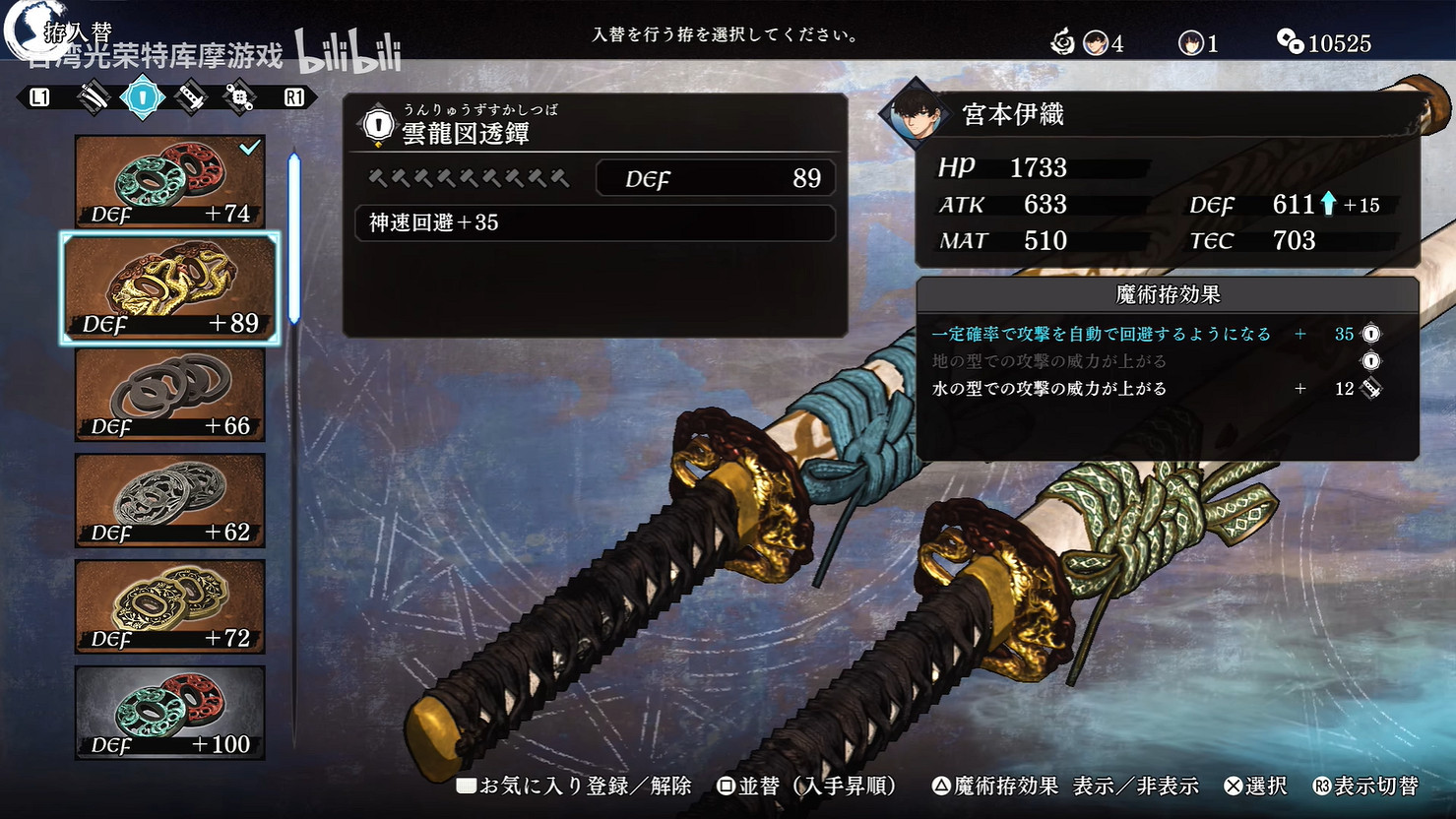Screen dimensions: 1456x819
Task: Click the dragon emblem icon in top bar
Action: click(1061, 42)
